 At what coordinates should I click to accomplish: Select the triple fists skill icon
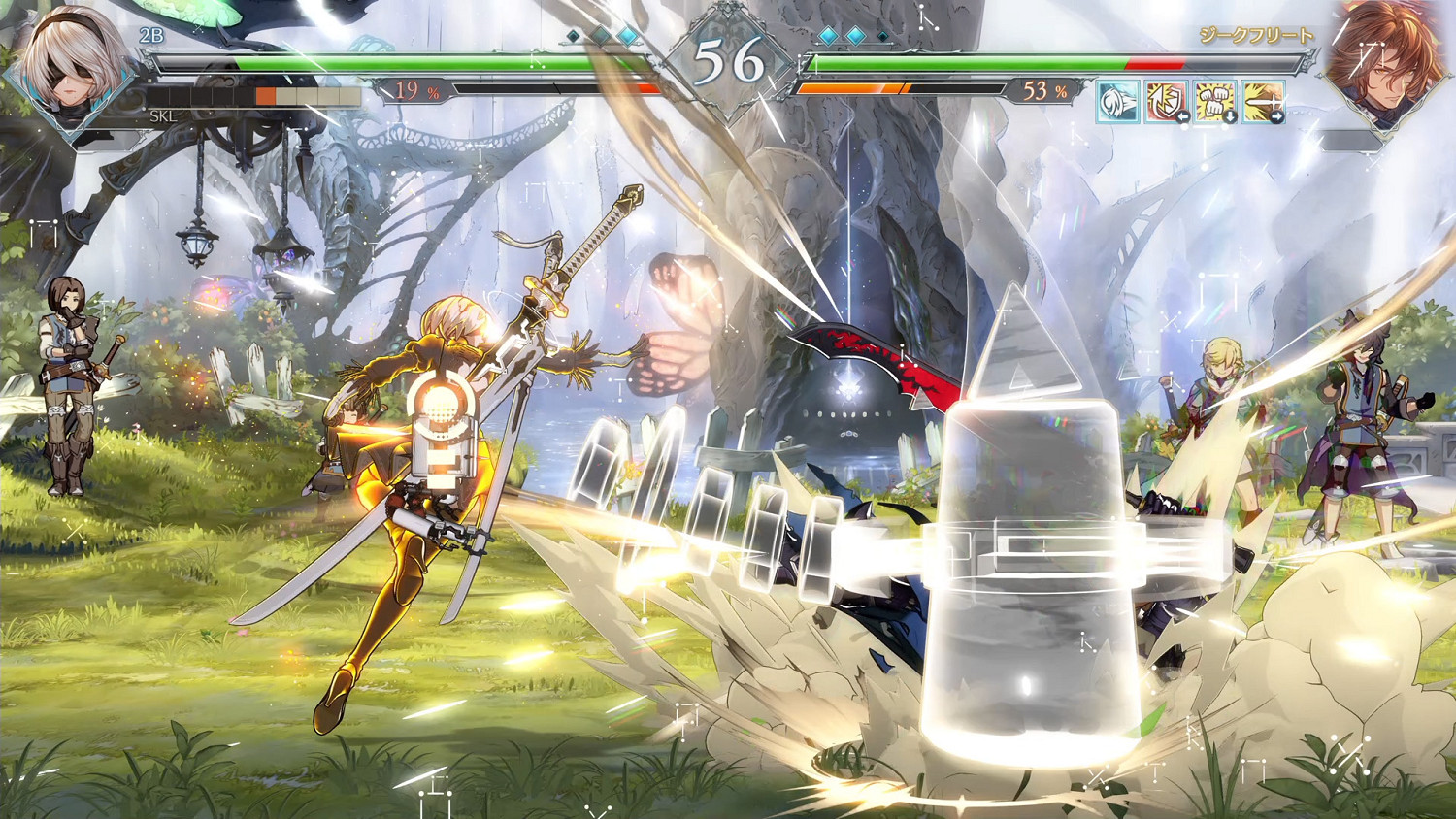(1211, 100)
